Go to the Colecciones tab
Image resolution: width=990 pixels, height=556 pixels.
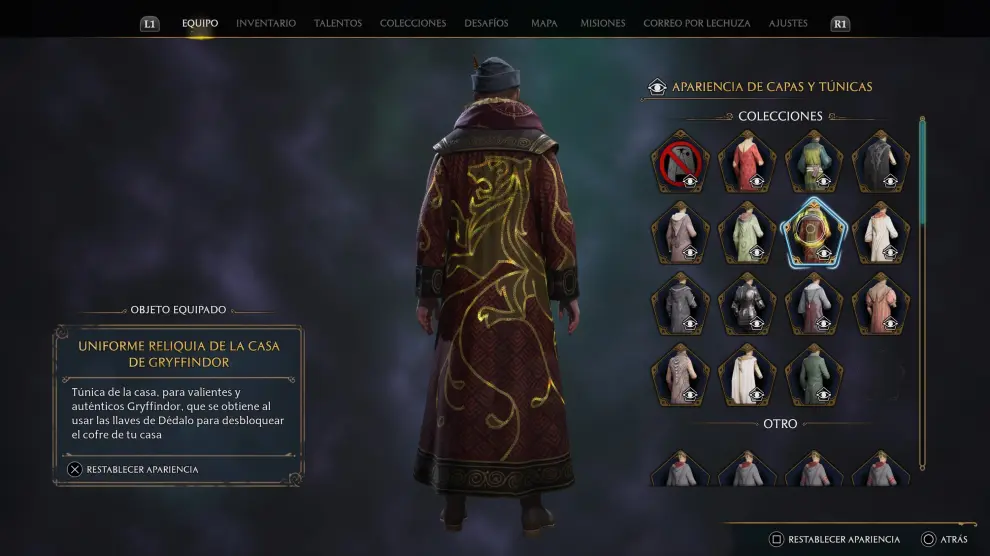[x=413, y=23]
